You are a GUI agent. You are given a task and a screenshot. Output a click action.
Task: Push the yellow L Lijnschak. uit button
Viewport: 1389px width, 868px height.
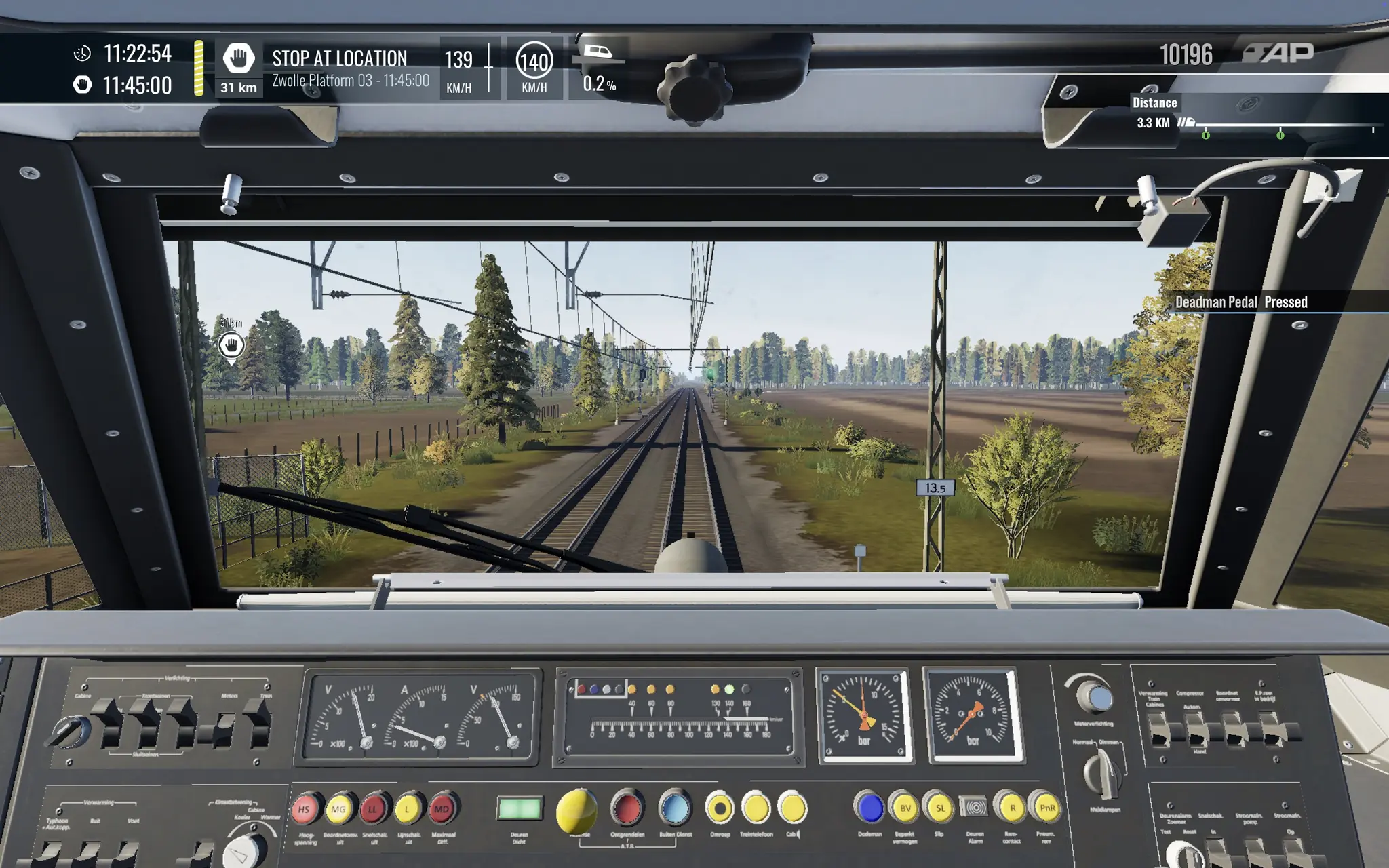point(408,809)
